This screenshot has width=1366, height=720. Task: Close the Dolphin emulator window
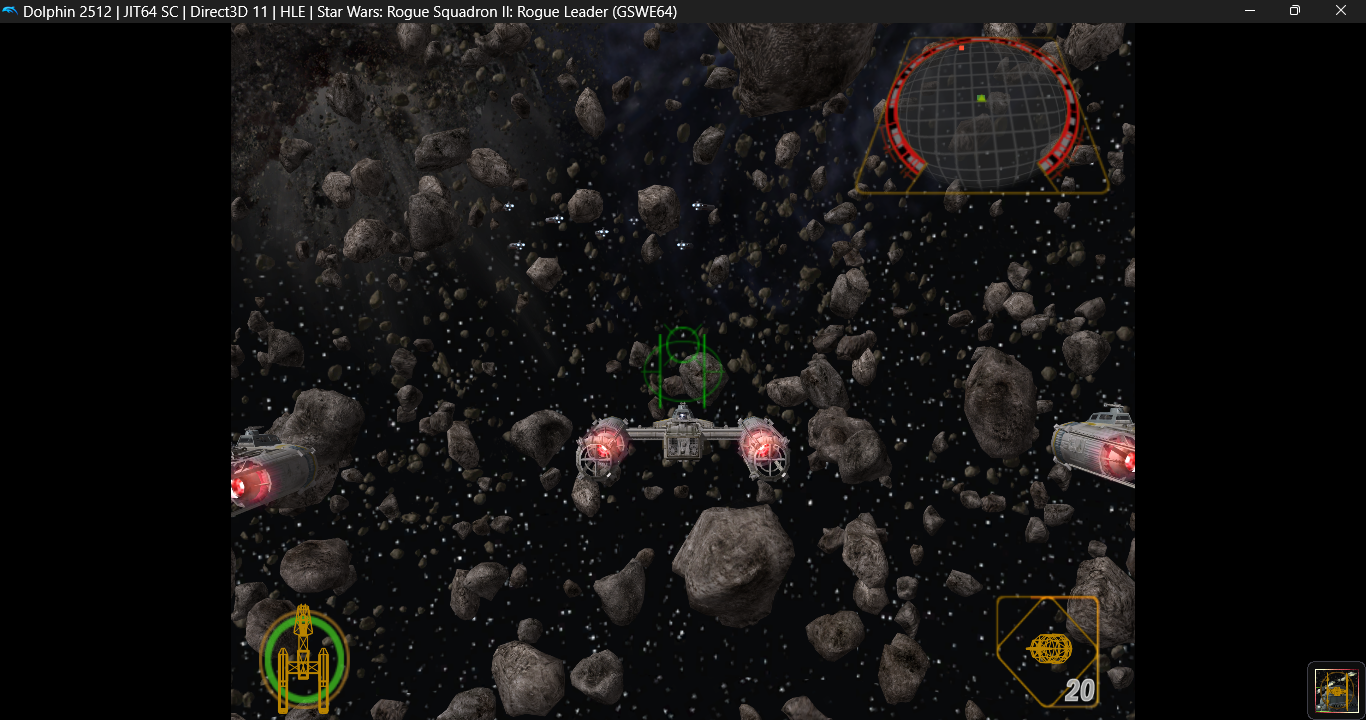(x=1341, y=11)
